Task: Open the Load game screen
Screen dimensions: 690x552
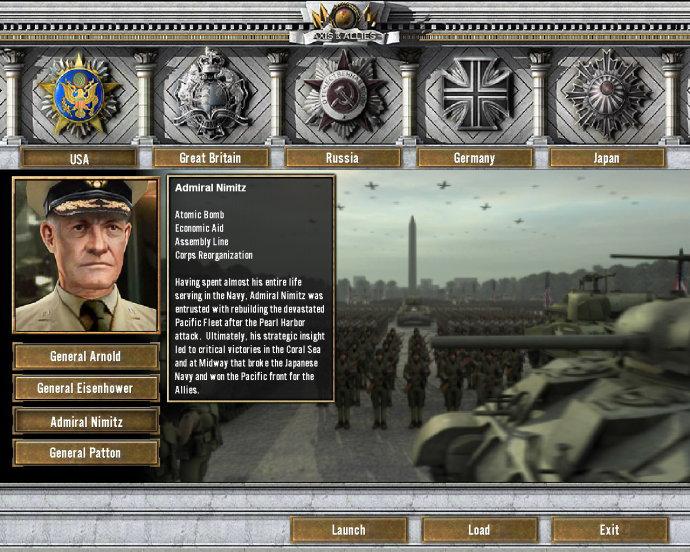Action: [479, 530]
